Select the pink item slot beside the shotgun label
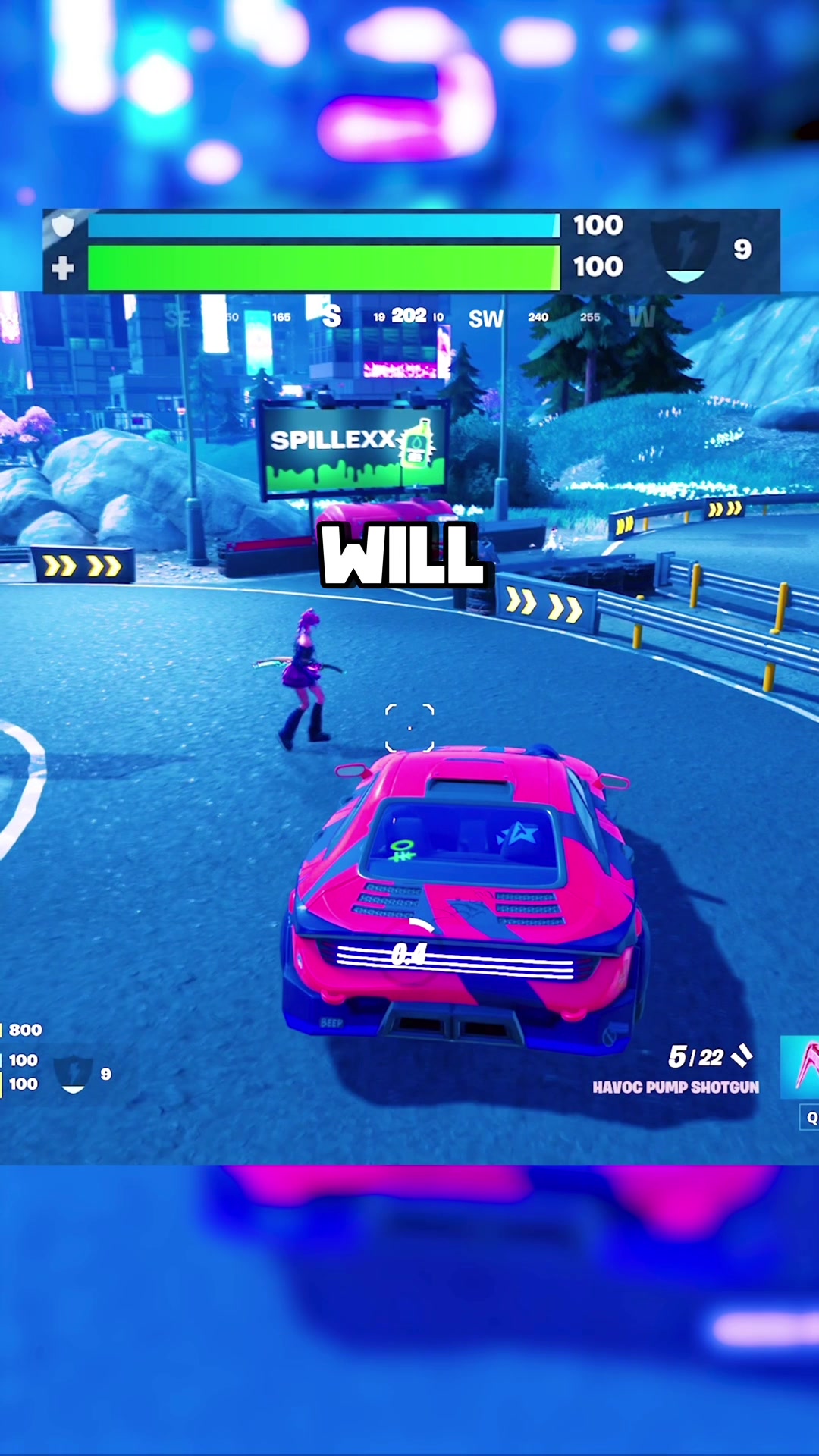The height and width of the screenshot is (1456, 819). (x=801, y=1065)
